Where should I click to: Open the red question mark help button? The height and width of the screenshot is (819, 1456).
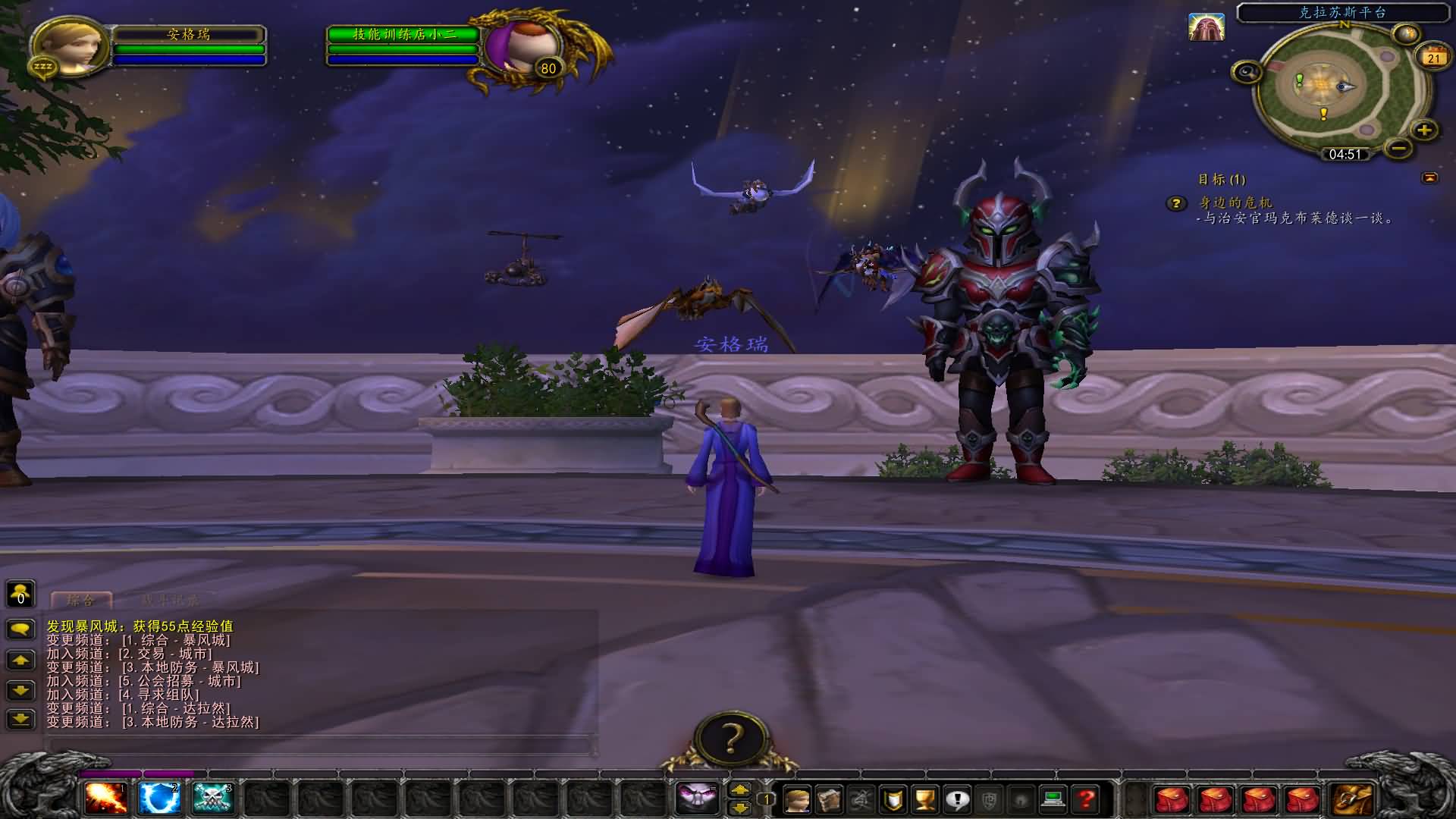1086,799
